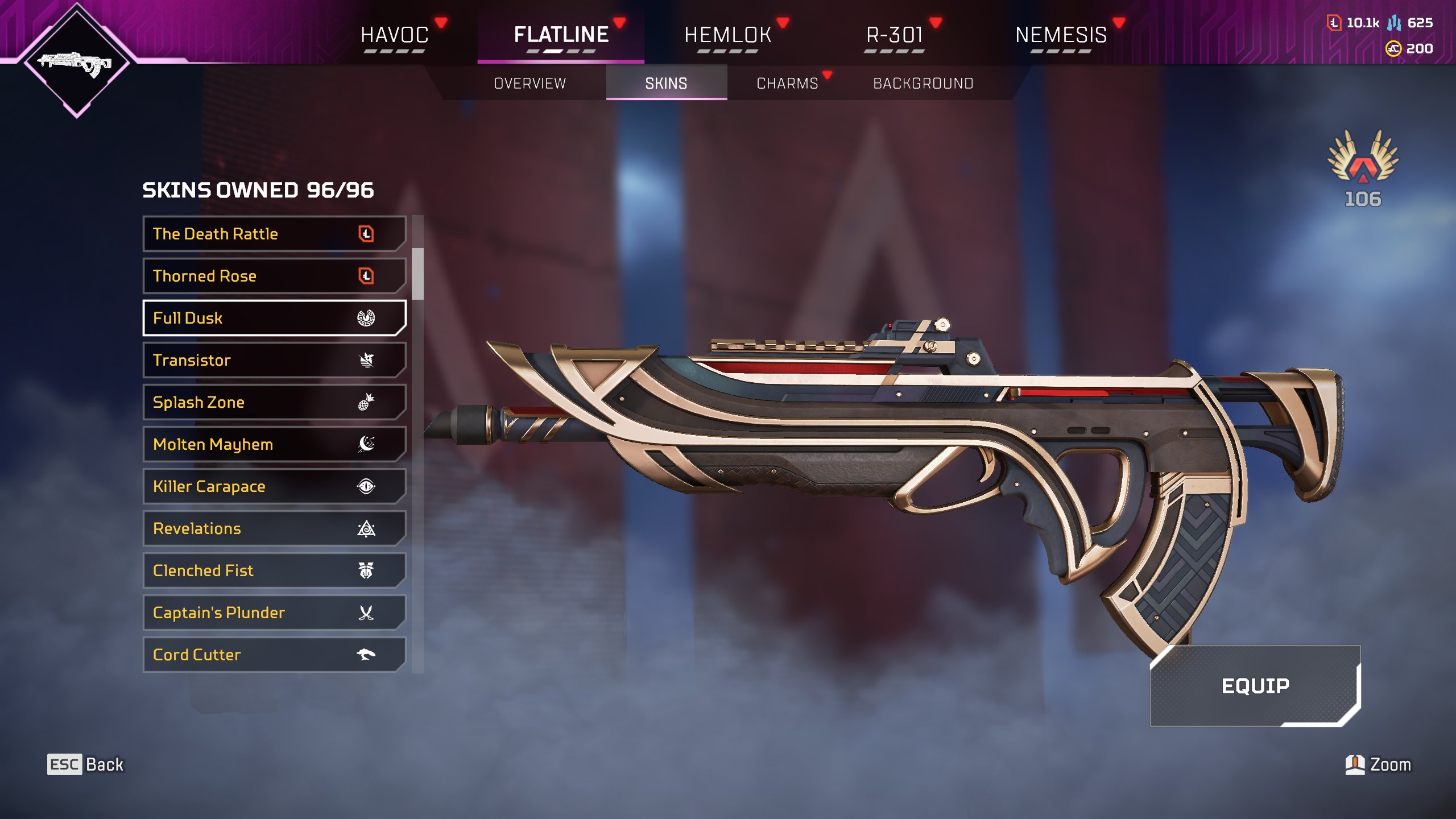Equip the Full Dusk skin
The width and height of the screenshot is (1456, 819).
click(x=1255, y=686)
